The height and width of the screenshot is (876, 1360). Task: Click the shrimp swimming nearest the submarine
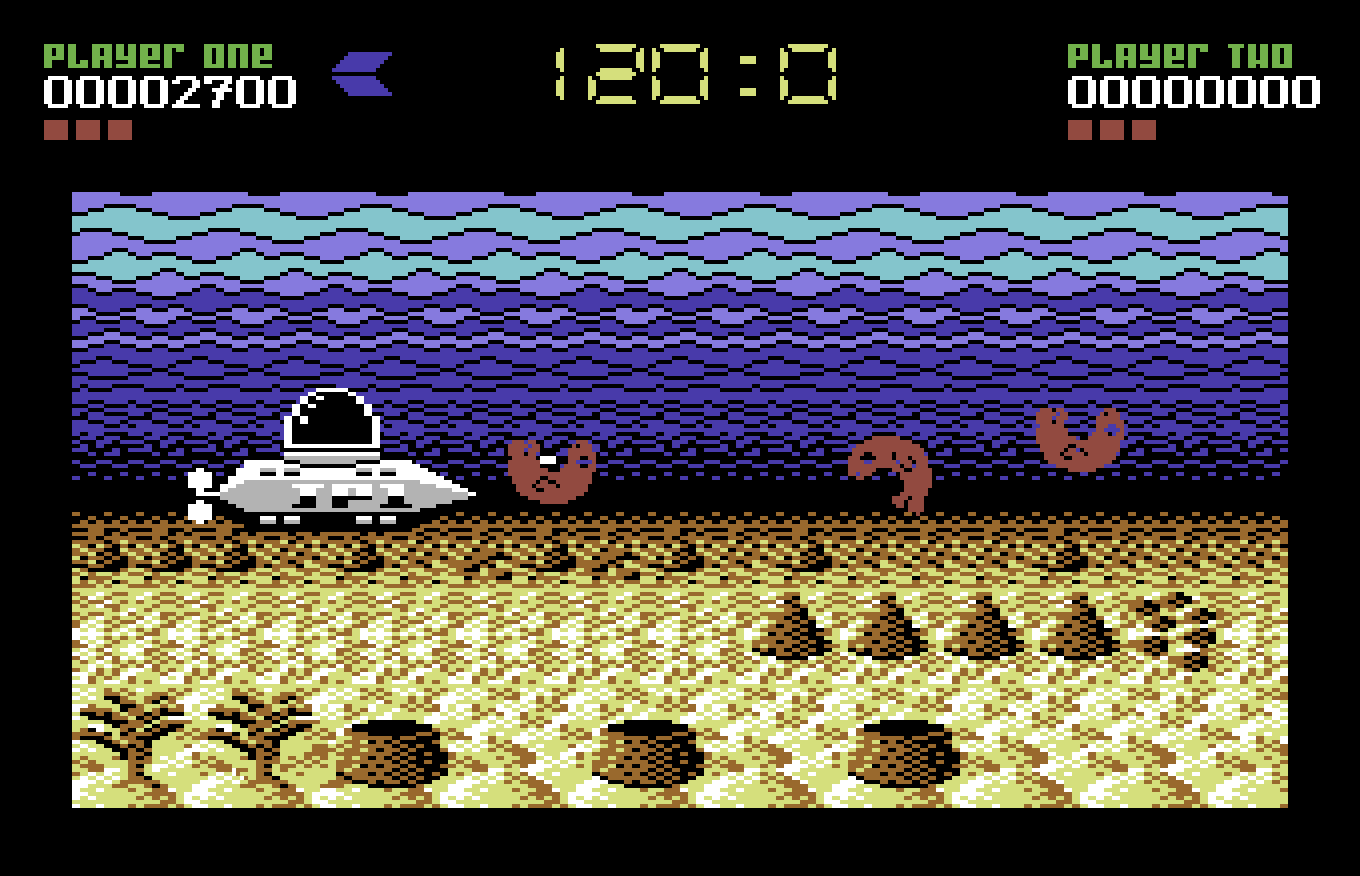550,470
